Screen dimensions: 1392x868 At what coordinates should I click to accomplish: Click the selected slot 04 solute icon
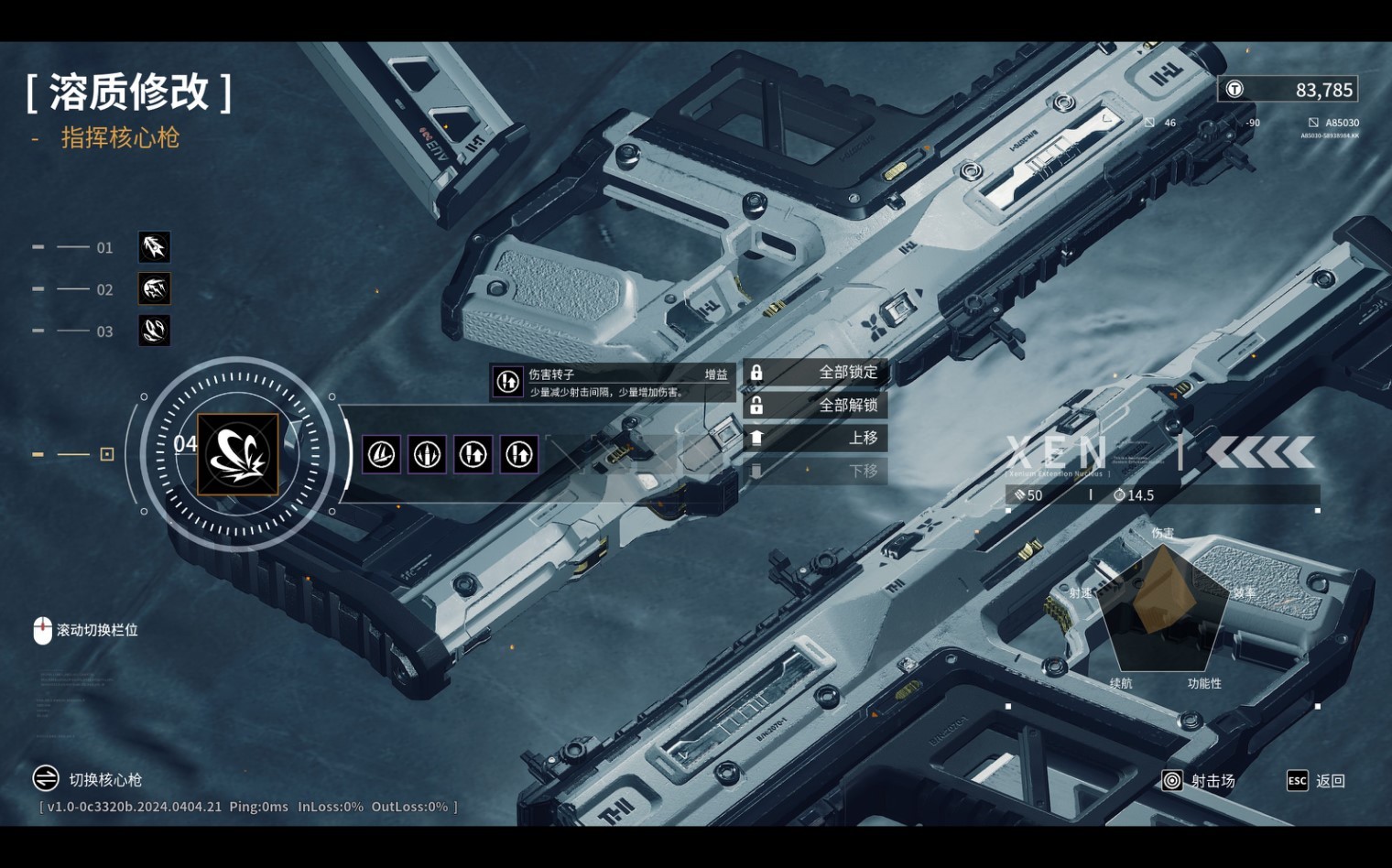click(x=238, y=454)
